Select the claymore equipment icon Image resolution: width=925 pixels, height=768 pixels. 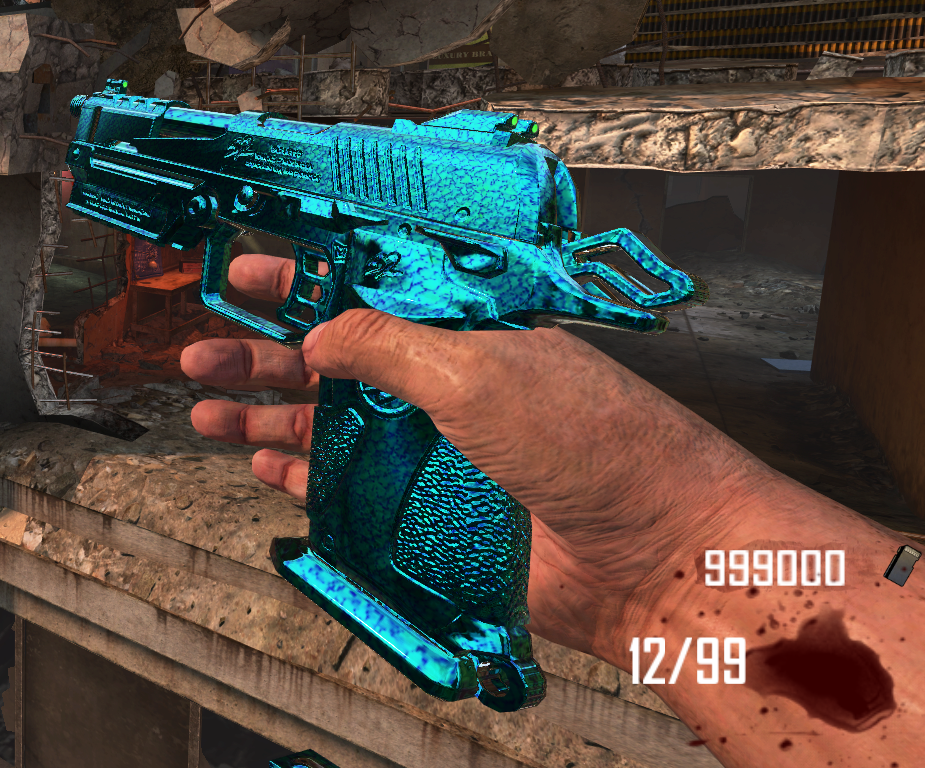click(901, 565)
